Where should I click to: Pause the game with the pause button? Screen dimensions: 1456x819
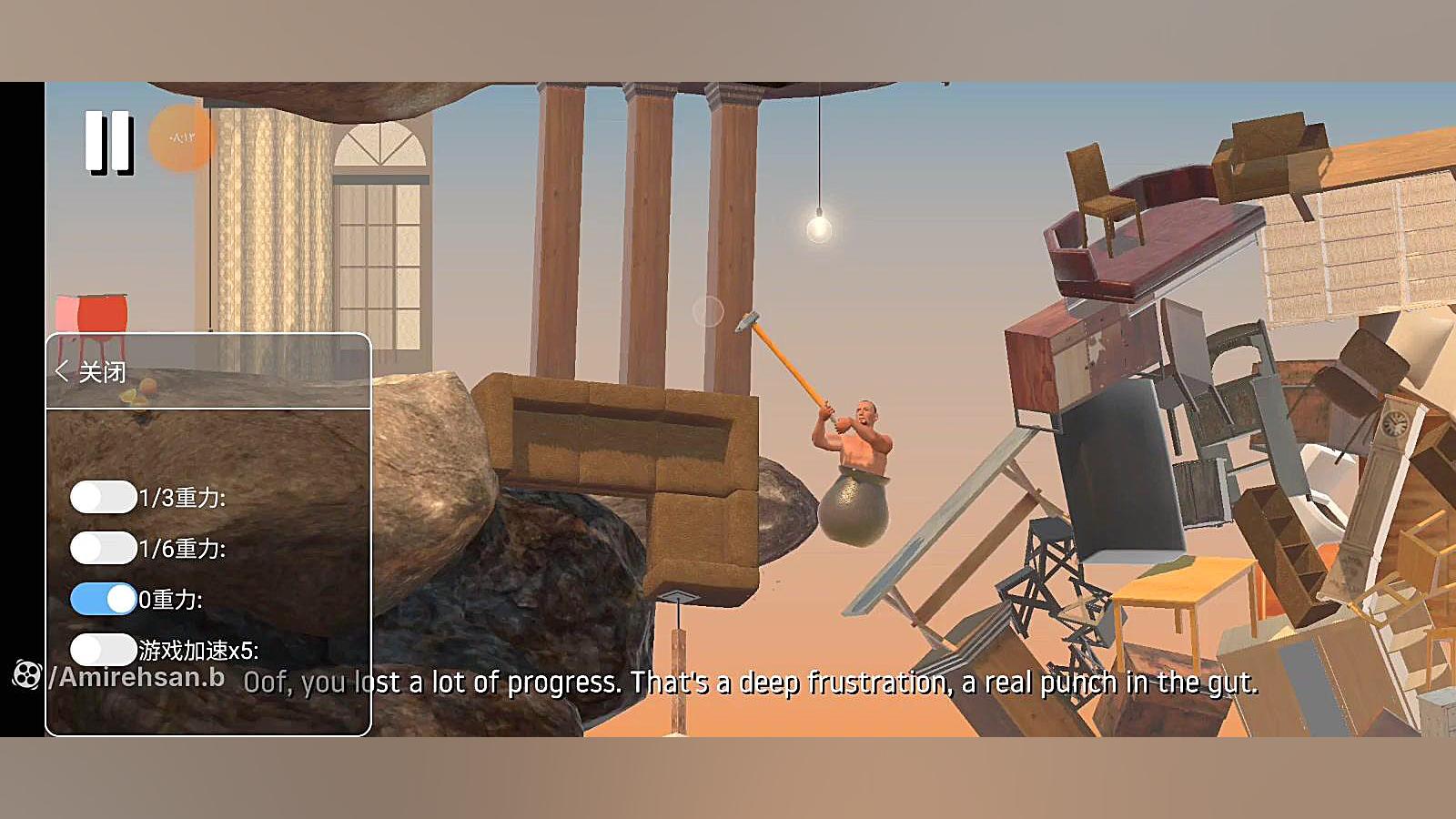(109, 142)
